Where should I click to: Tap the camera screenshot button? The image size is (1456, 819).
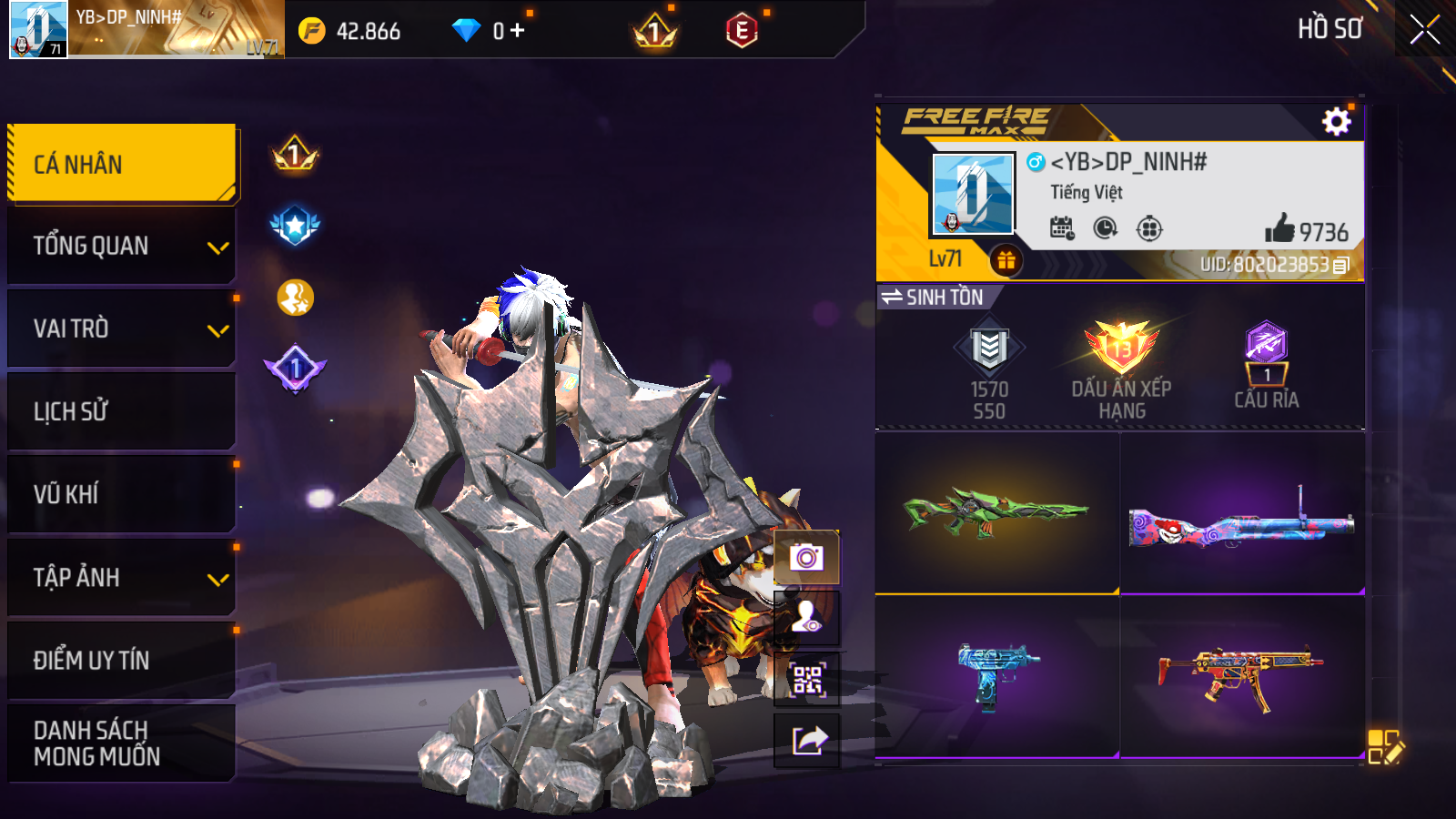pos(806,557)
